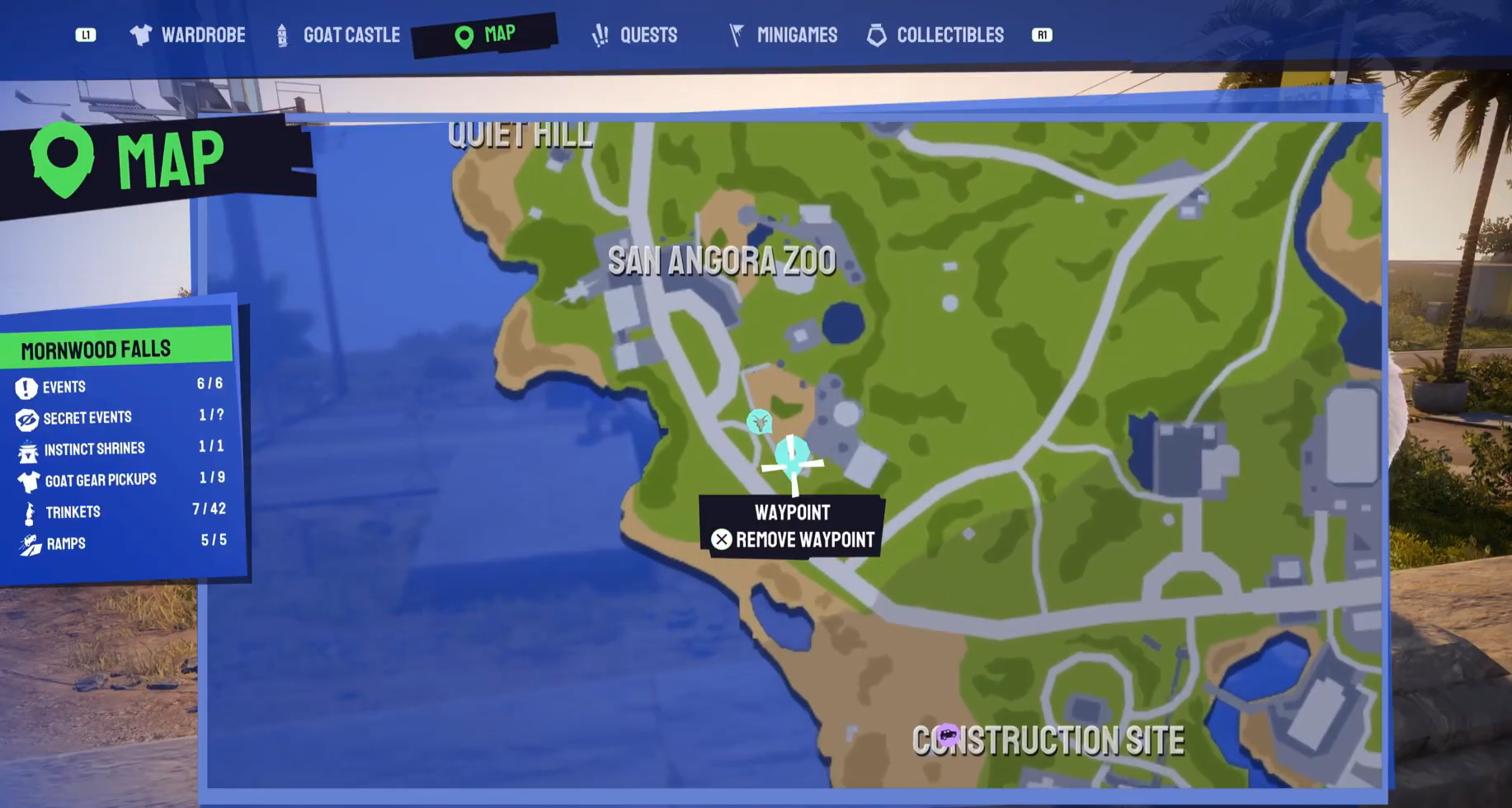This screenshot has height=808, width=1512.
Task: Click the goat position marker on map
Action: click(758, 423)
